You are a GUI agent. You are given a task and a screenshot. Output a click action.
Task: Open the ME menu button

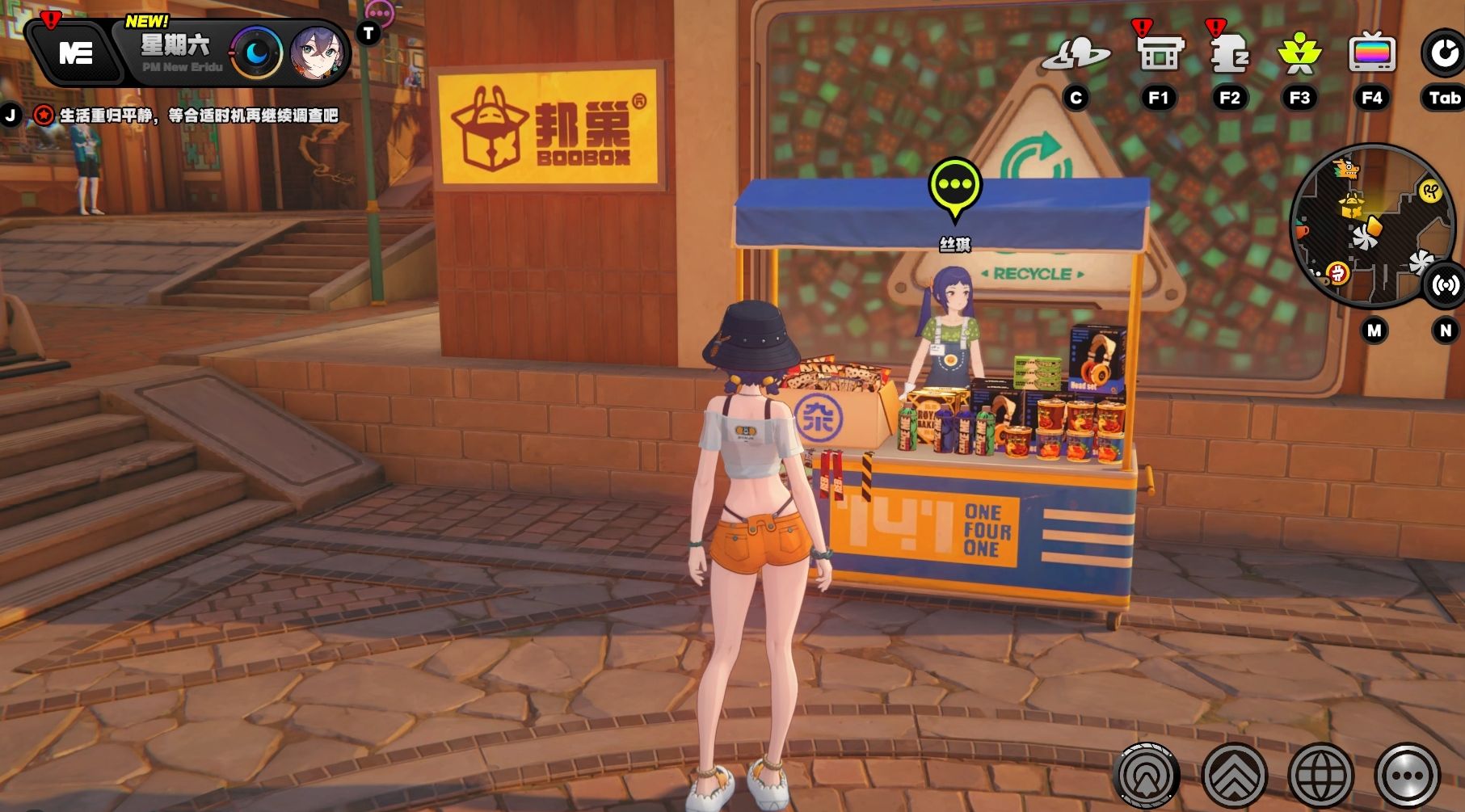click(76, 53)
